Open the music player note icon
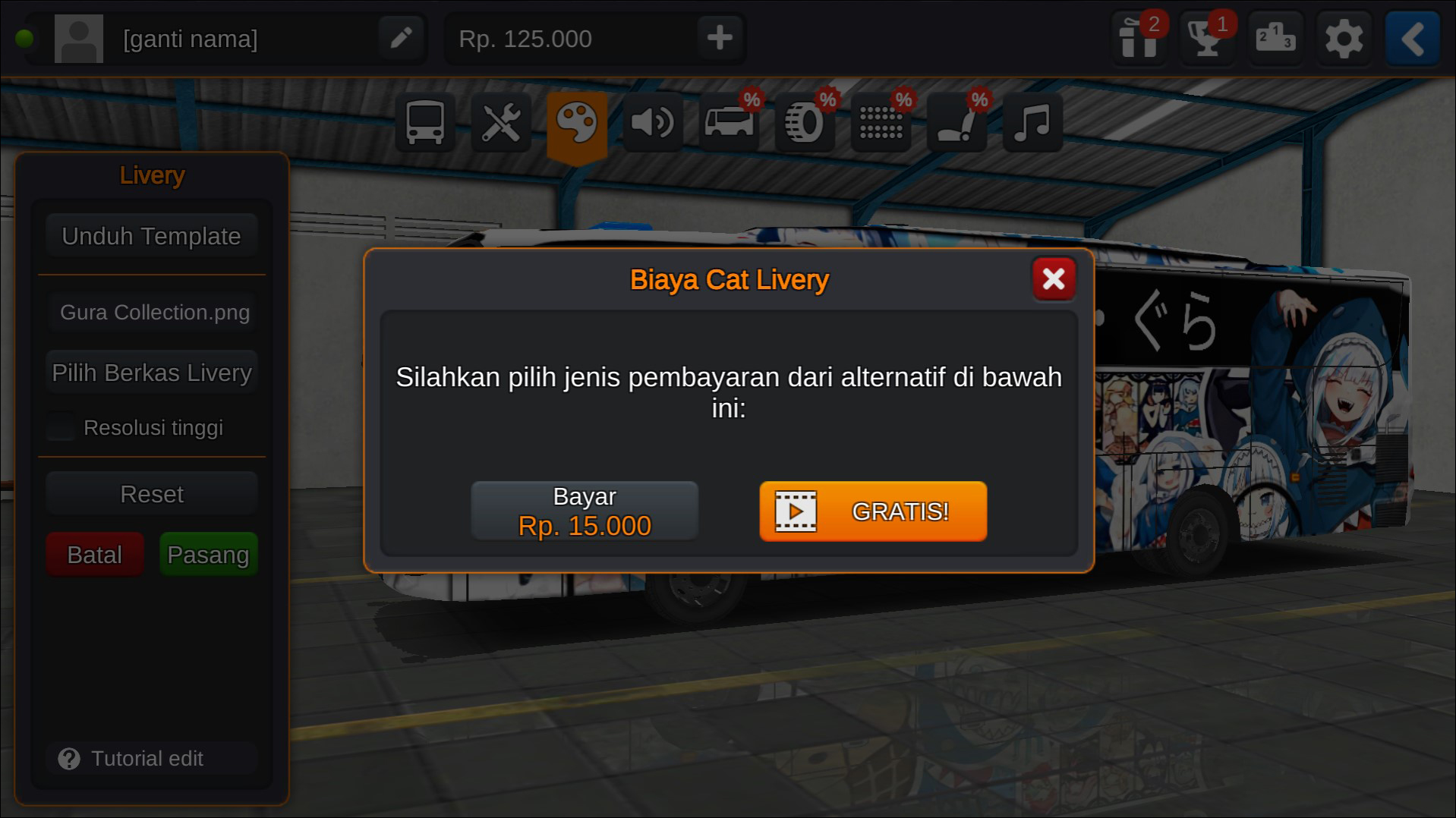This screenshot has height=818, width=1456. click(x=1032, y=124)
